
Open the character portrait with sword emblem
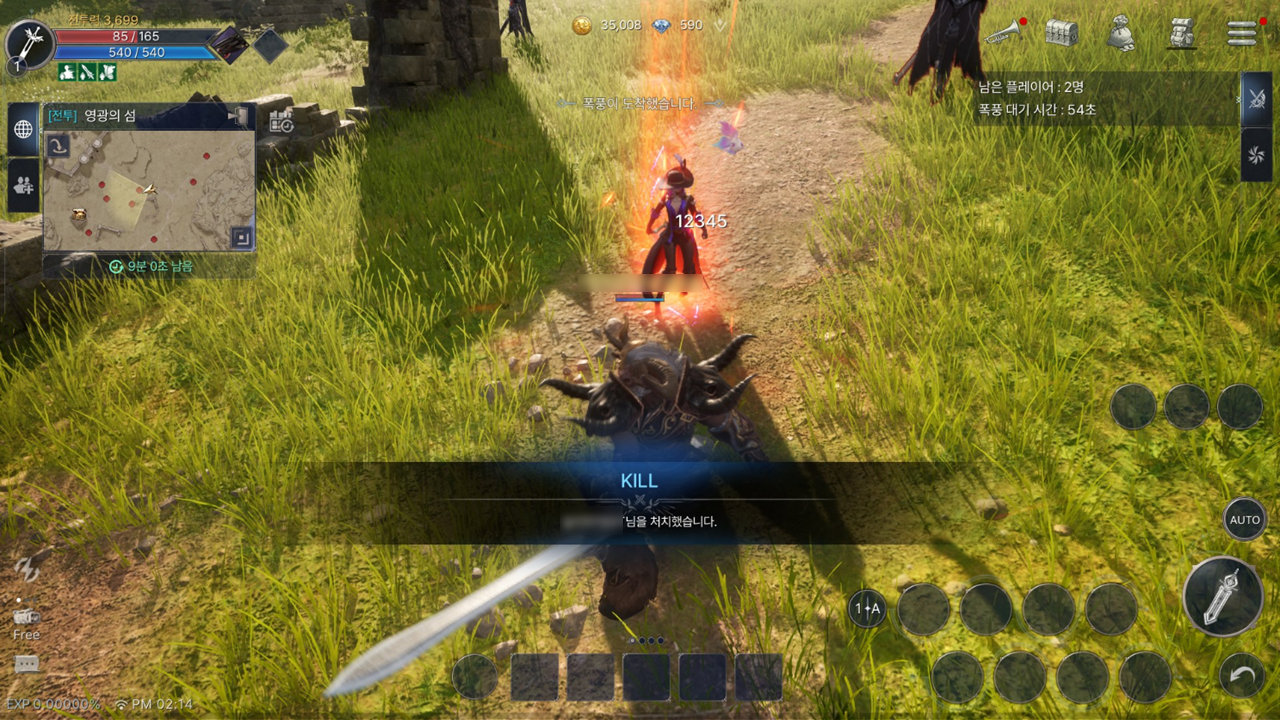pyautogui.click(x=29, y=45)
